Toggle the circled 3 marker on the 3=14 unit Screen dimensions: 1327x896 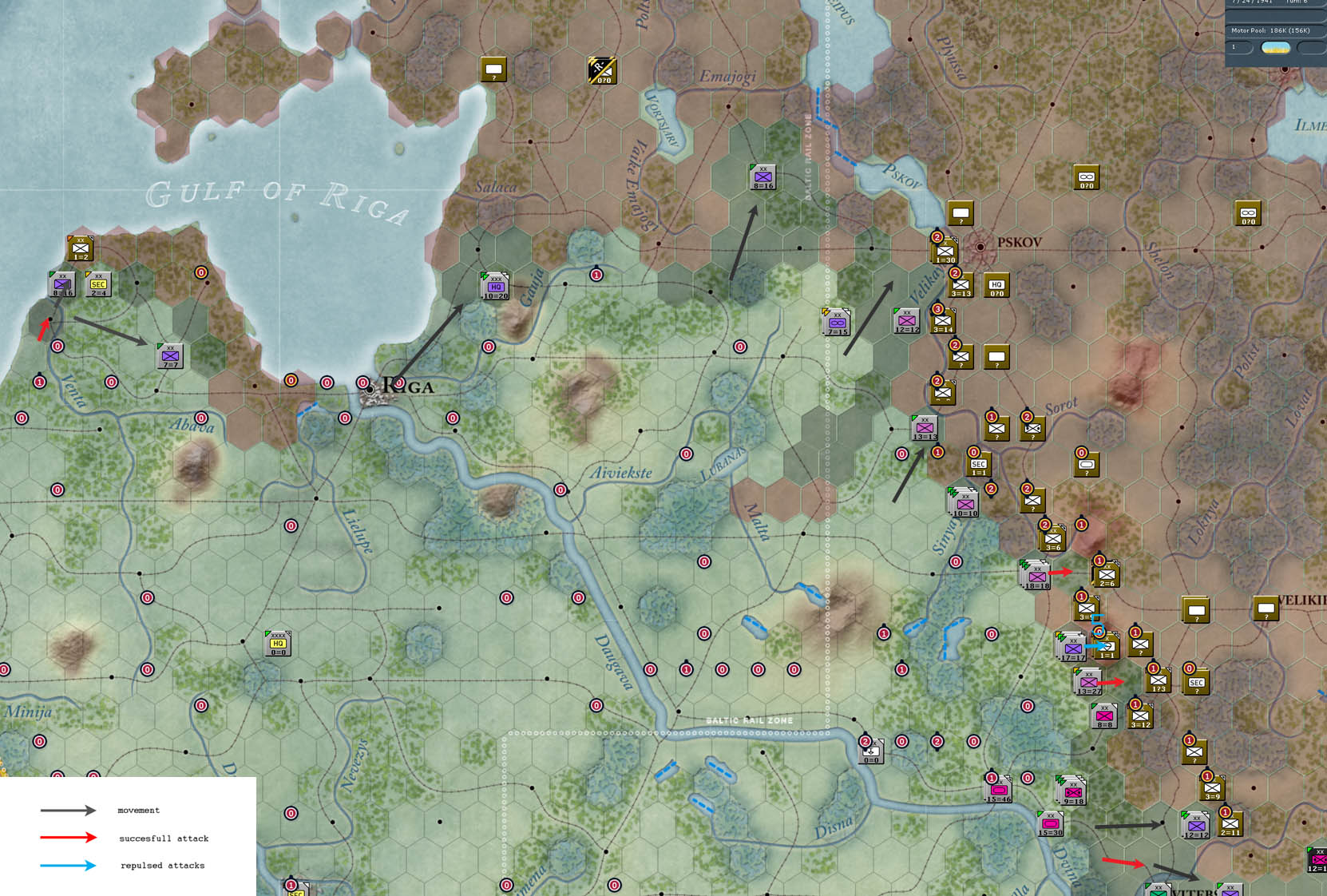pos(937,310)
